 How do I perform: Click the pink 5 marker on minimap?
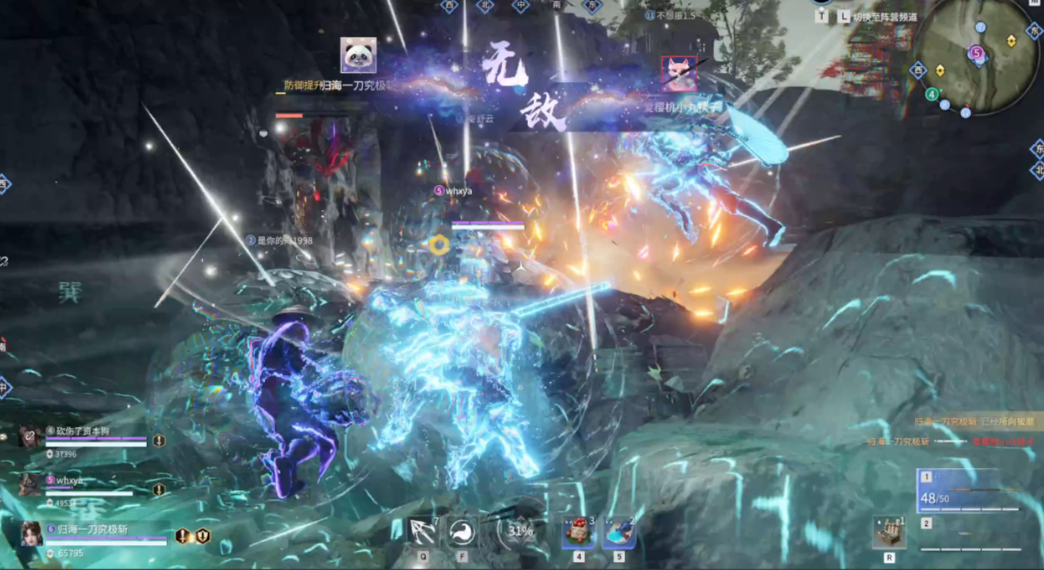pos(977,53)
